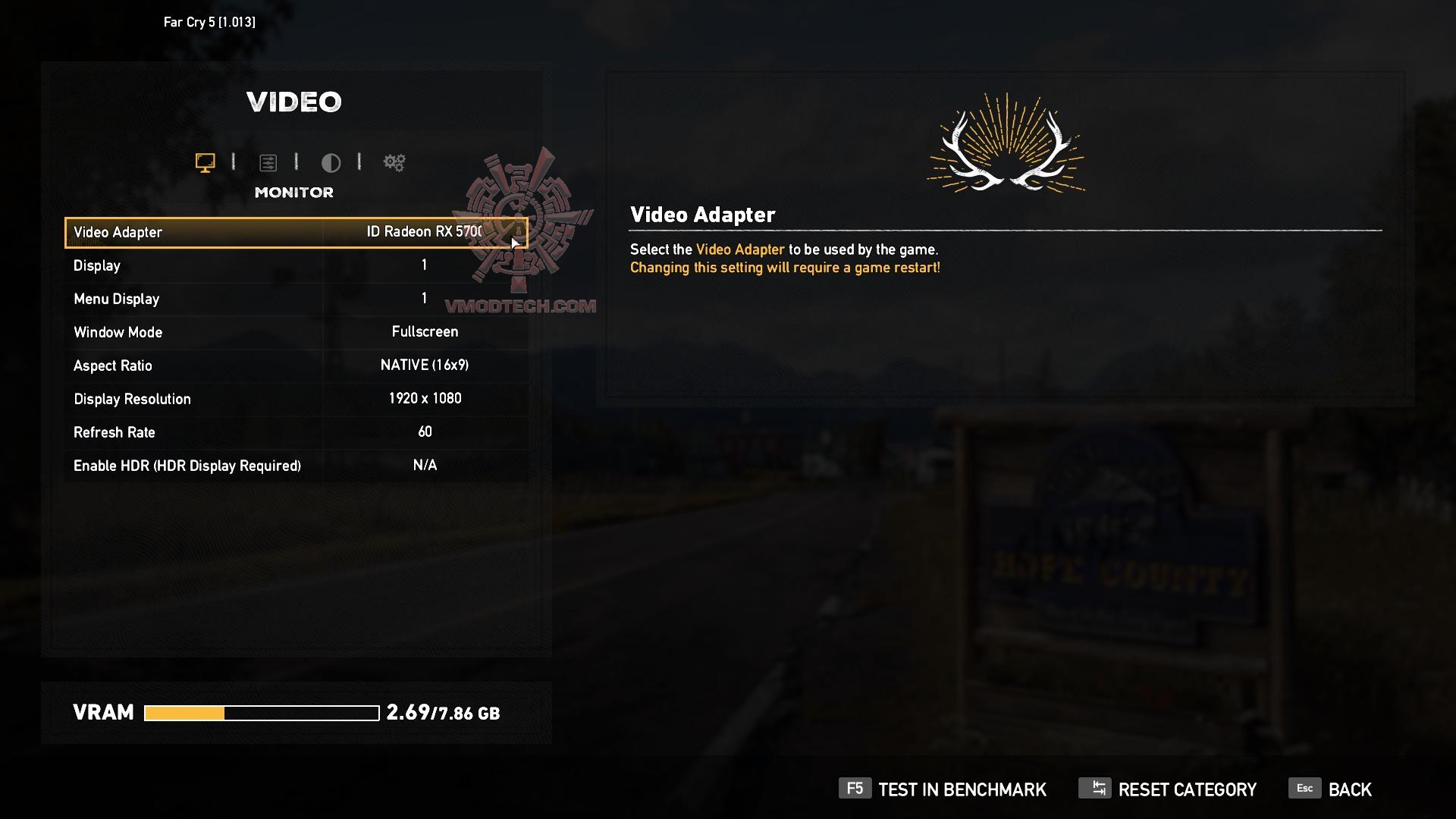
Task: Click the Image Calibration contrast icon
Action: 331,162
